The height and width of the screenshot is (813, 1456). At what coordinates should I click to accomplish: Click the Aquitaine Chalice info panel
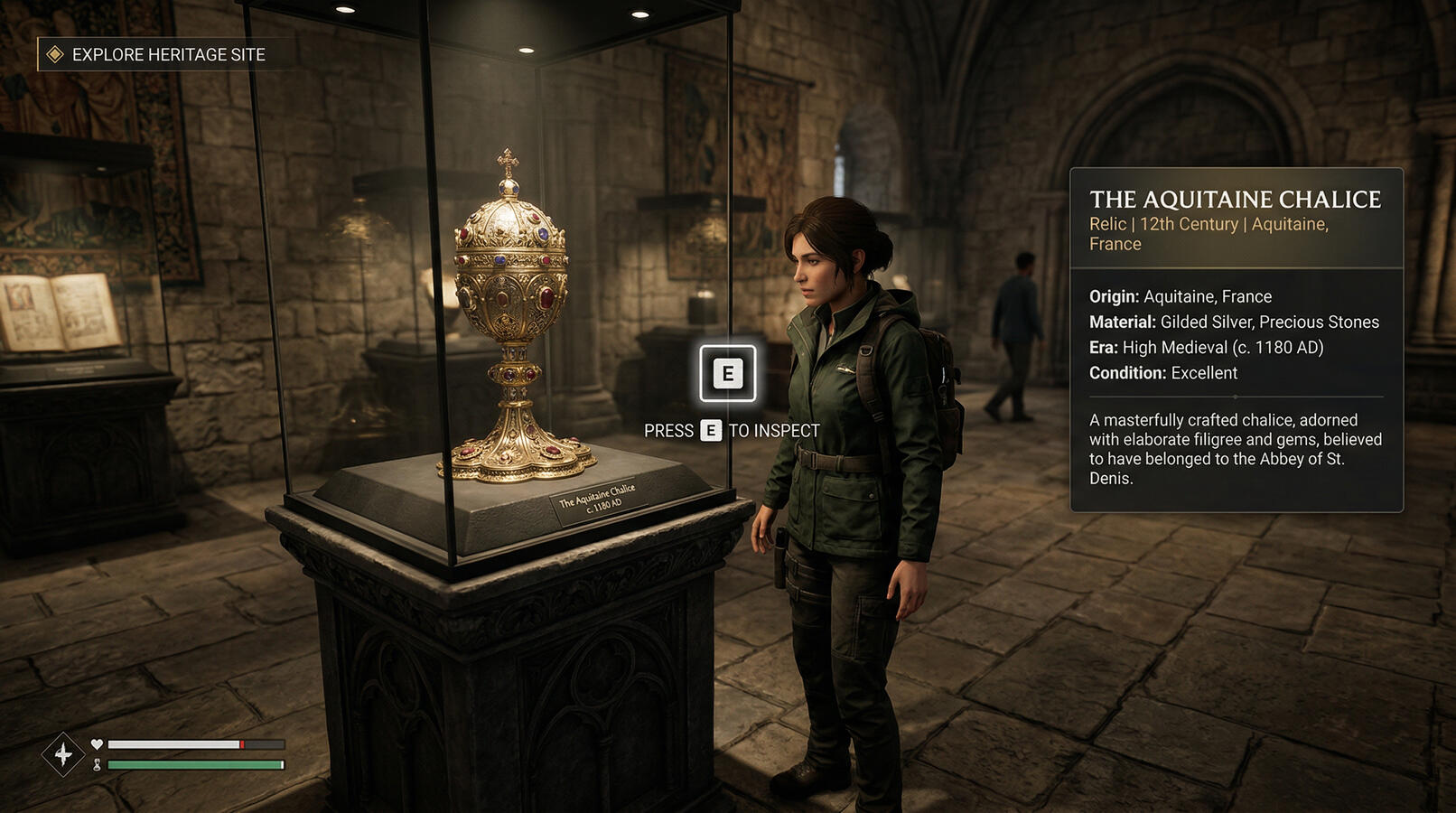coord(1236,340)
